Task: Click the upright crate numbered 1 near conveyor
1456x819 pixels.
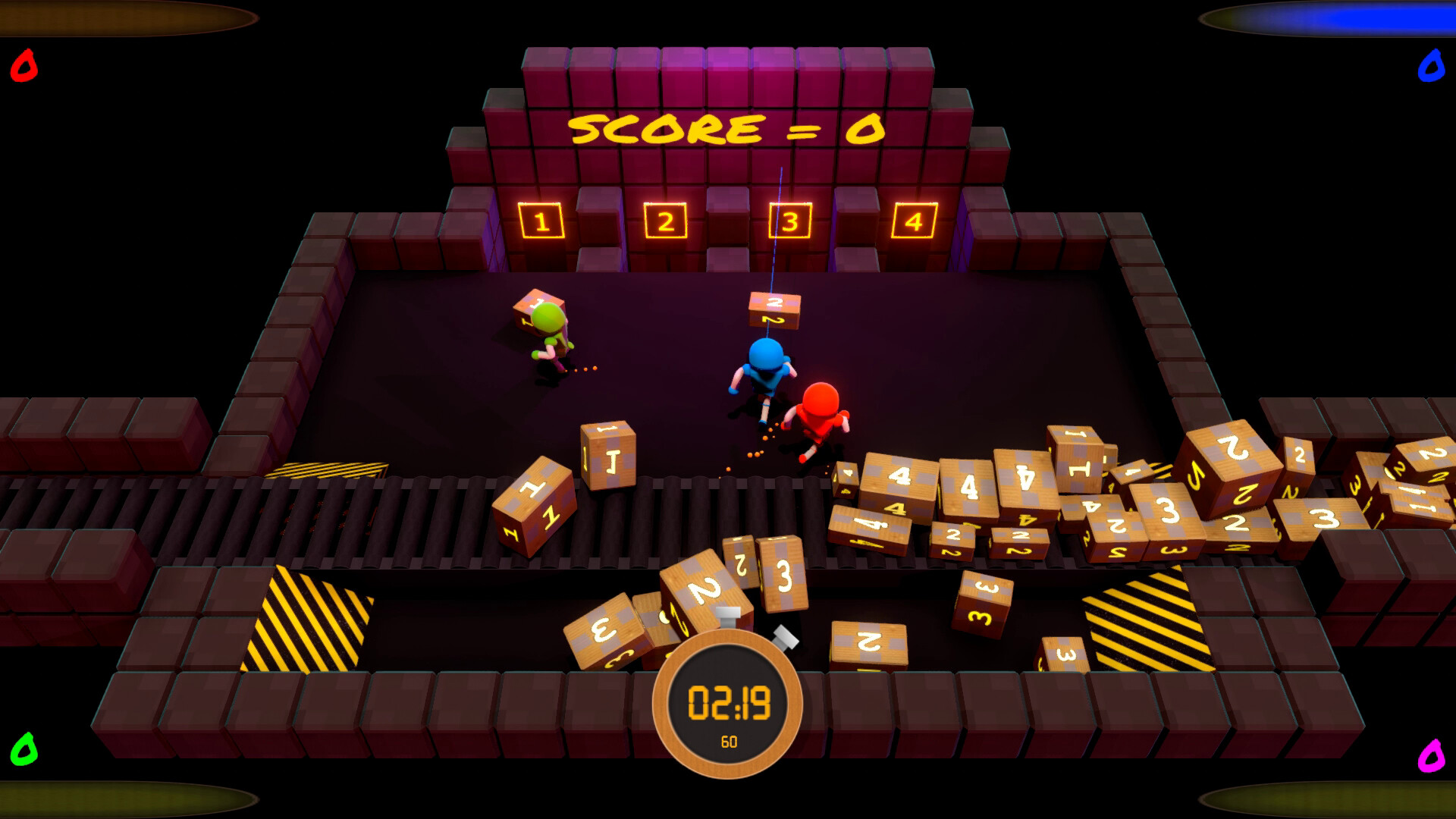Action: (x=607, y=455)
